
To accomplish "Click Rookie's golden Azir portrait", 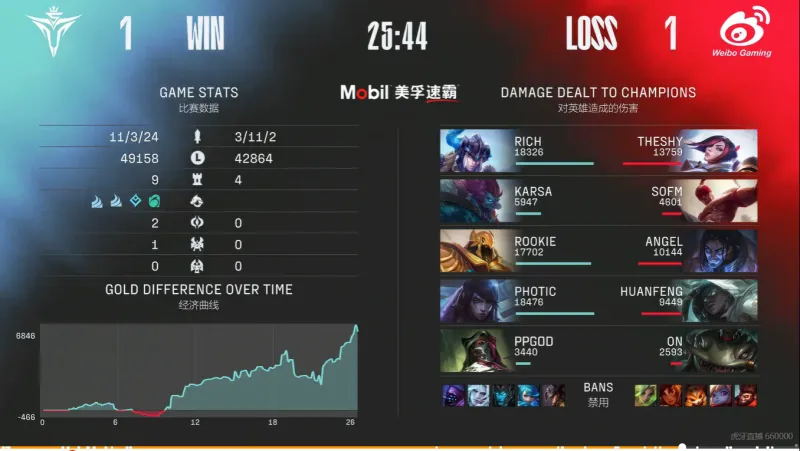I will pos(475,250).
